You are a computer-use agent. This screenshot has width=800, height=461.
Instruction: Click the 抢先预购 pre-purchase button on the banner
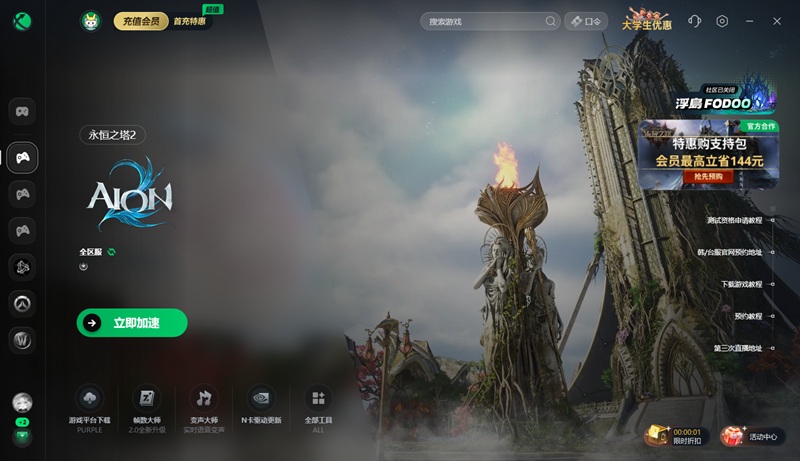point(708,177)
